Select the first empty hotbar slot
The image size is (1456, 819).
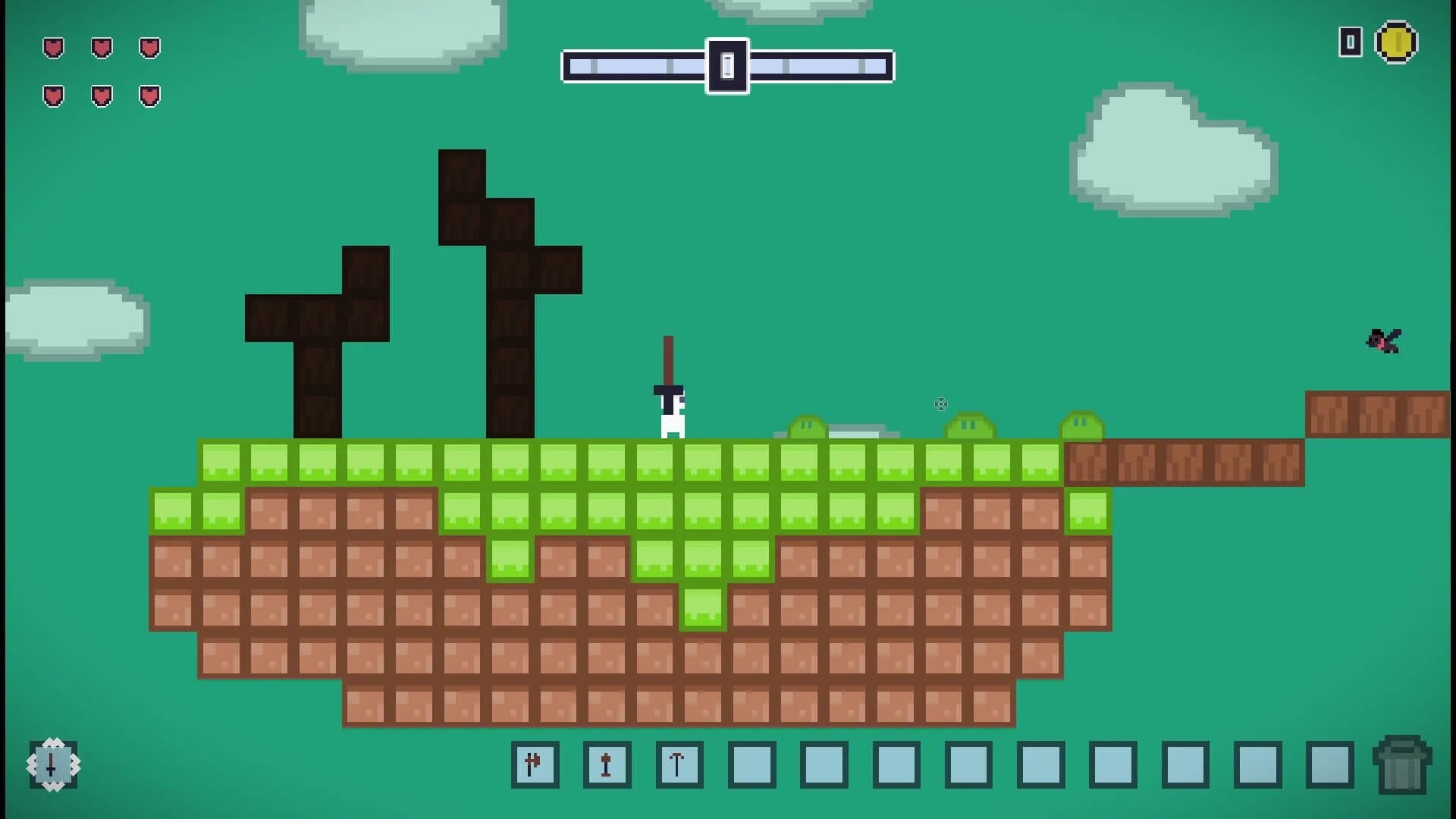[751, 765]
